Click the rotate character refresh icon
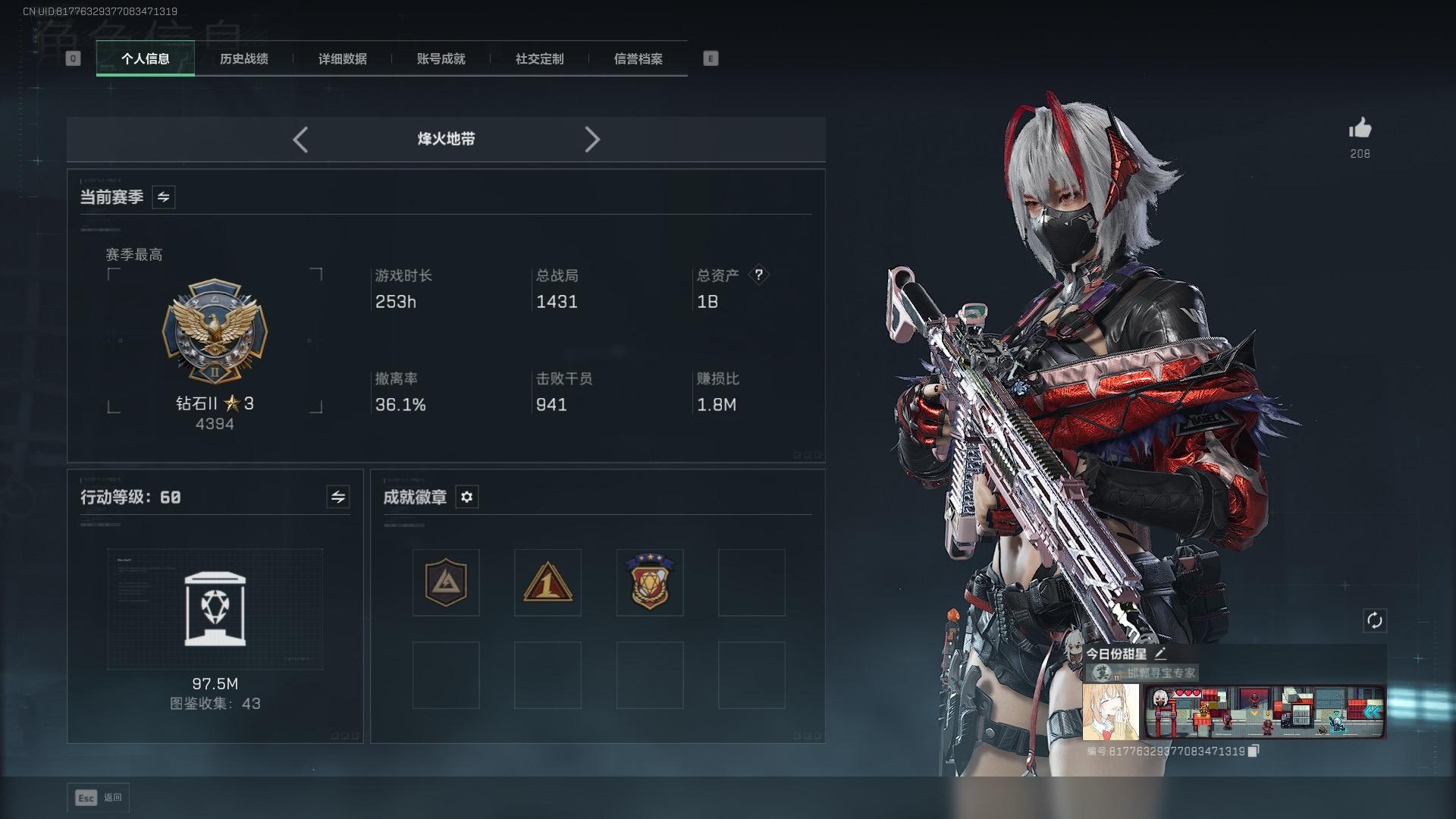 point(1374,620)
